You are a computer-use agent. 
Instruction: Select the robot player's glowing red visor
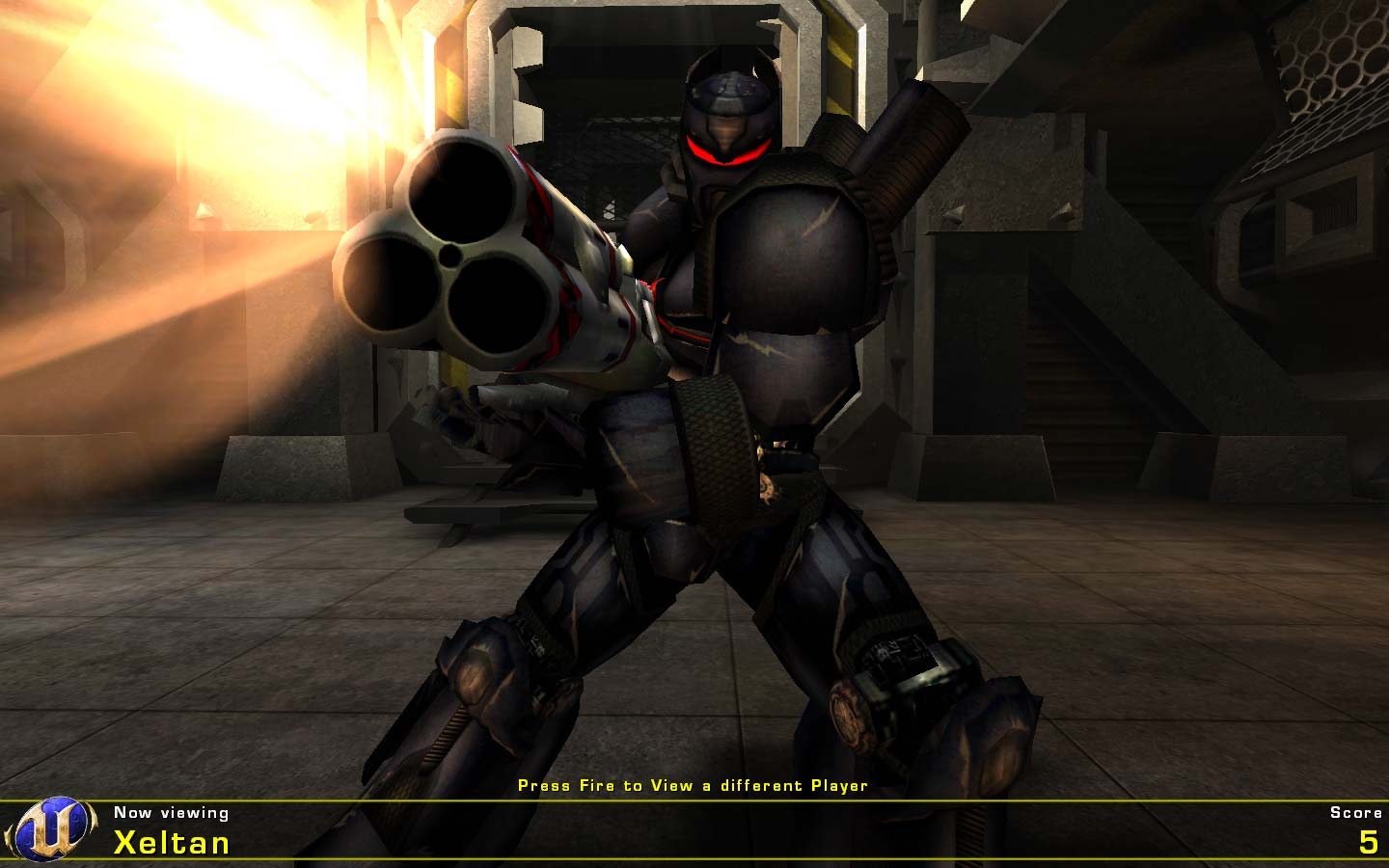(x=725, y=152)
